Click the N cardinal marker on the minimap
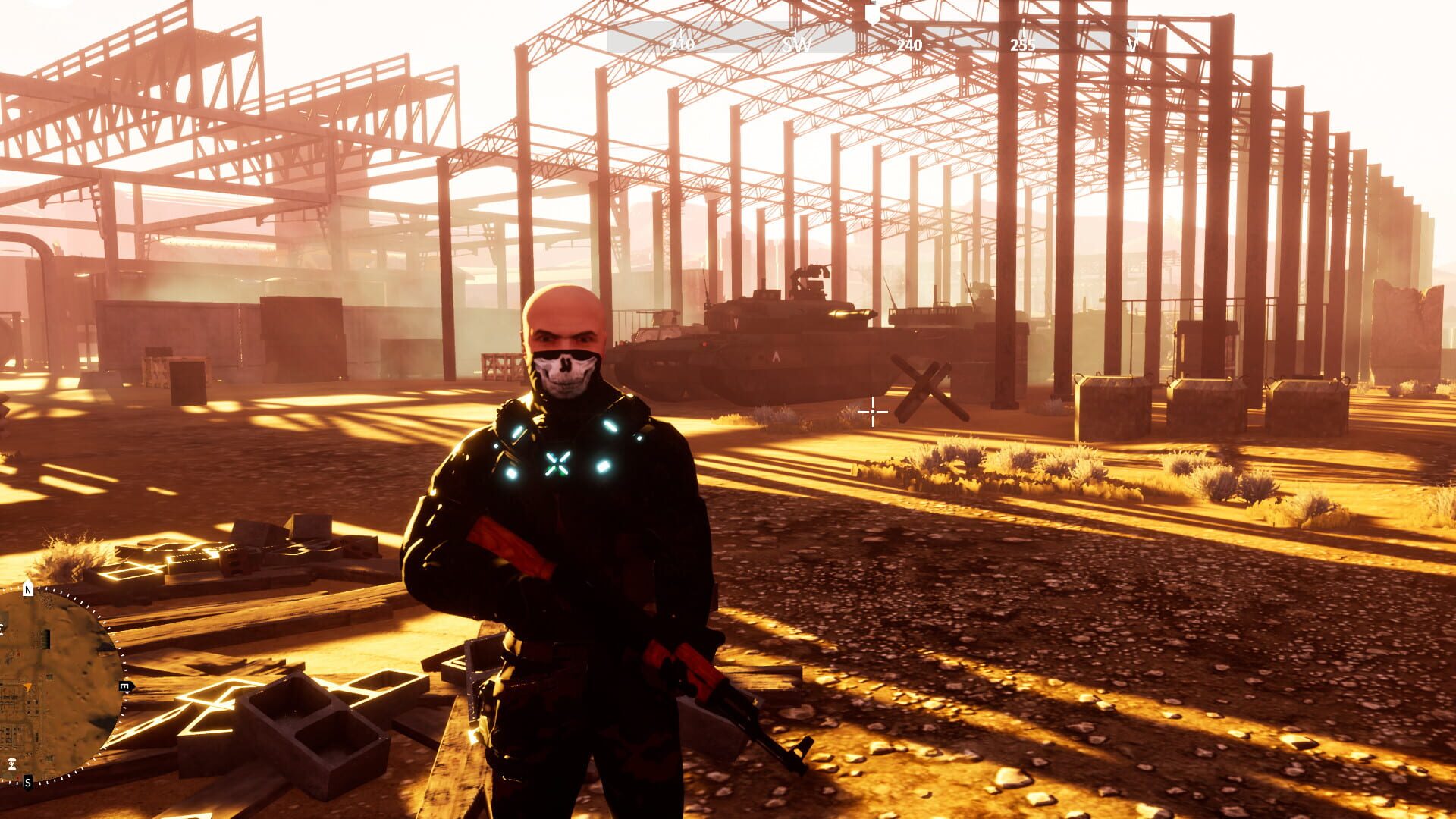 click(28, 588)
